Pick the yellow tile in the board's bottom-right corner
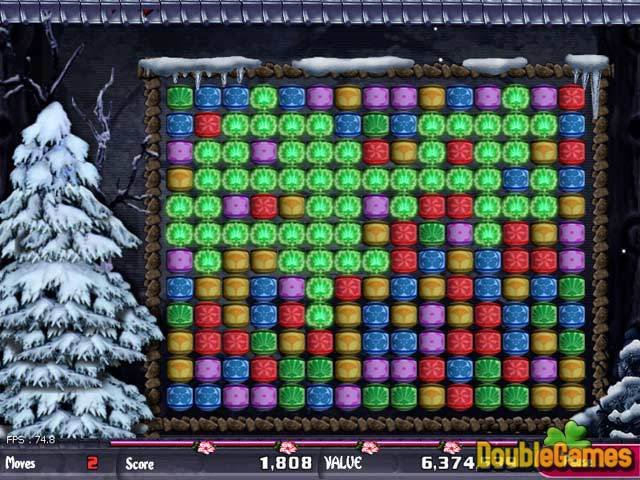 571,397
